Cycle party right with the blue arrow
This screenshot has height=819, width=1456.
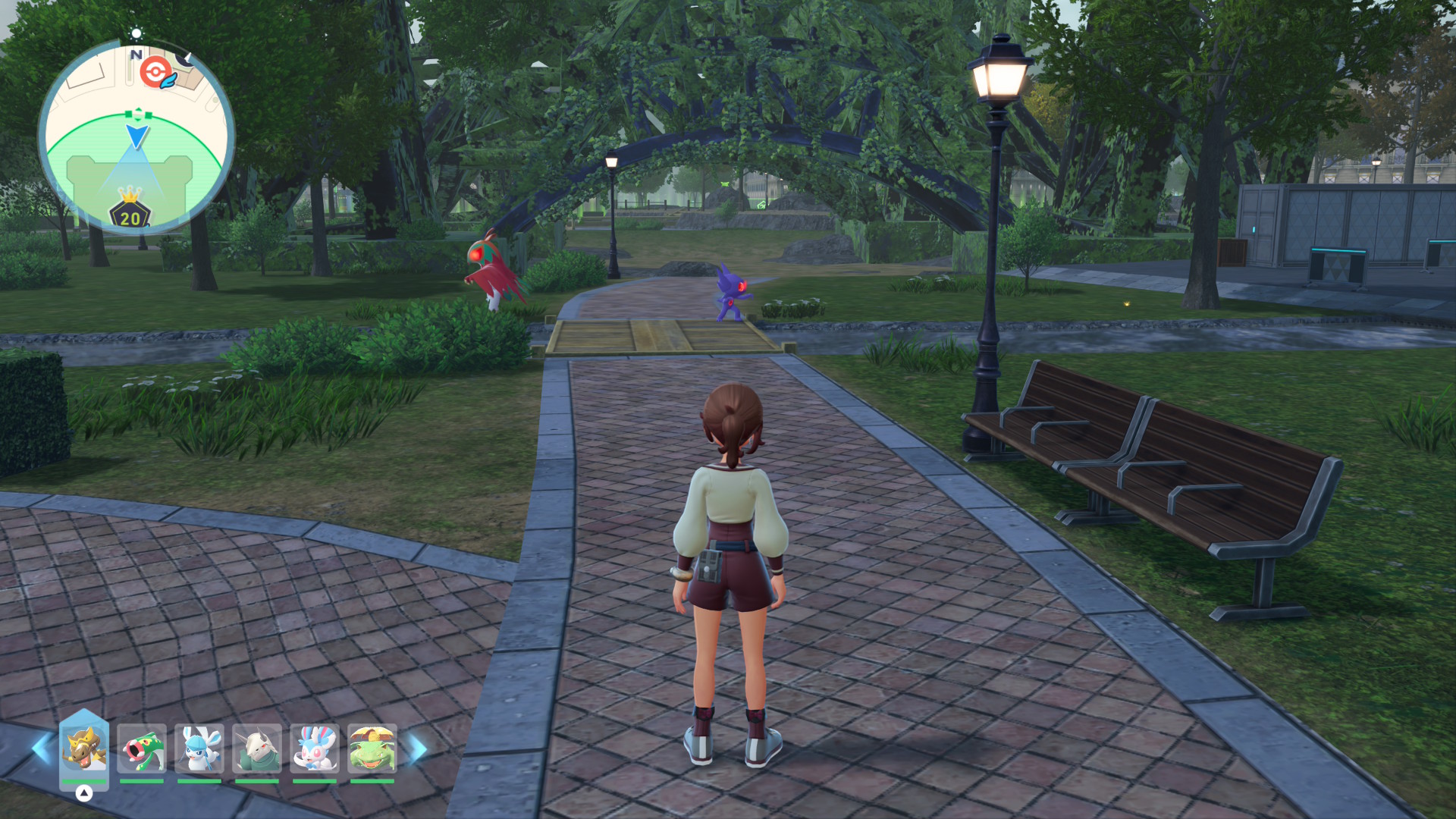tap(418, 749)
